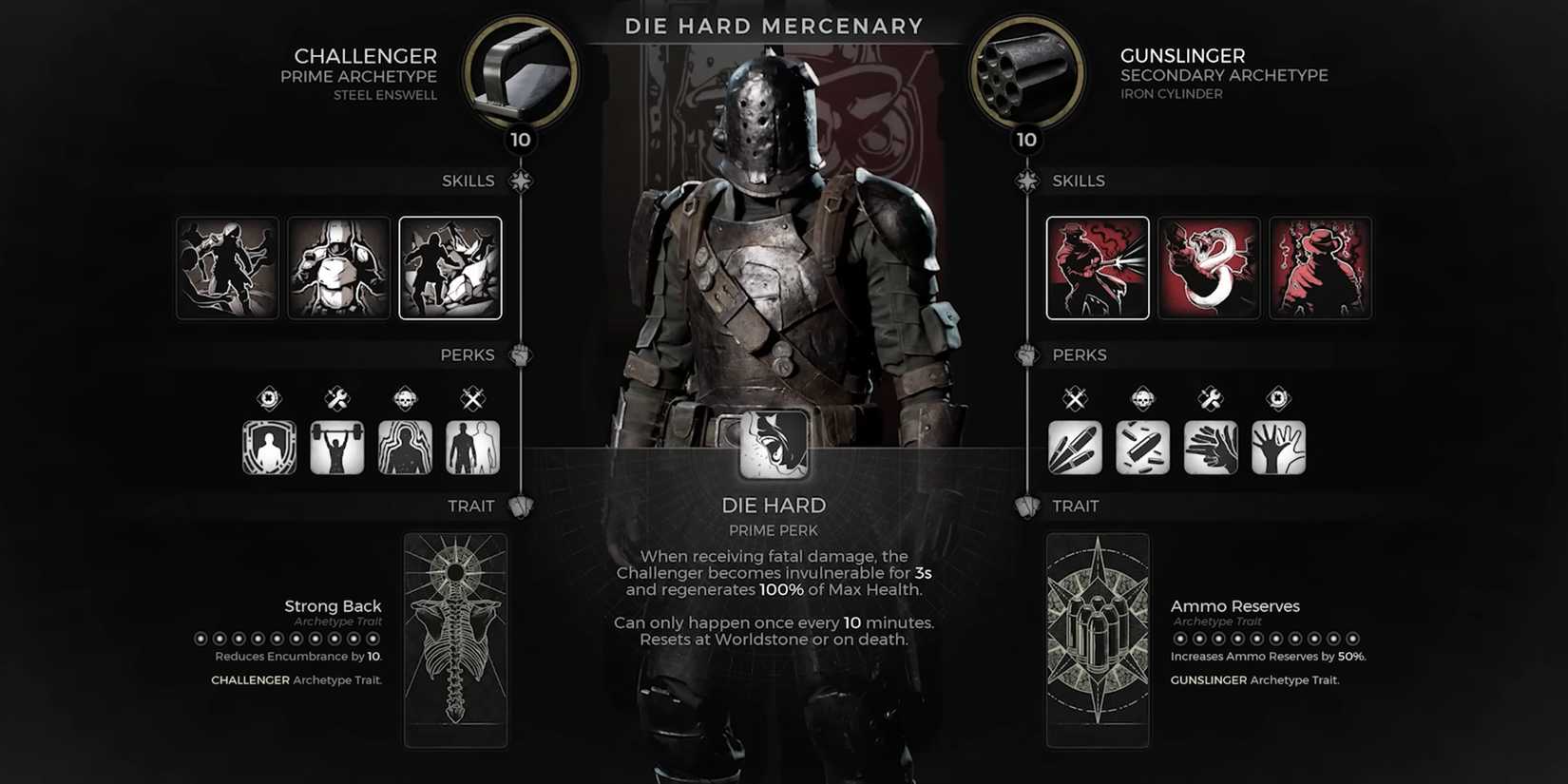Open the first red Gunslinger skill icon

1097,268
